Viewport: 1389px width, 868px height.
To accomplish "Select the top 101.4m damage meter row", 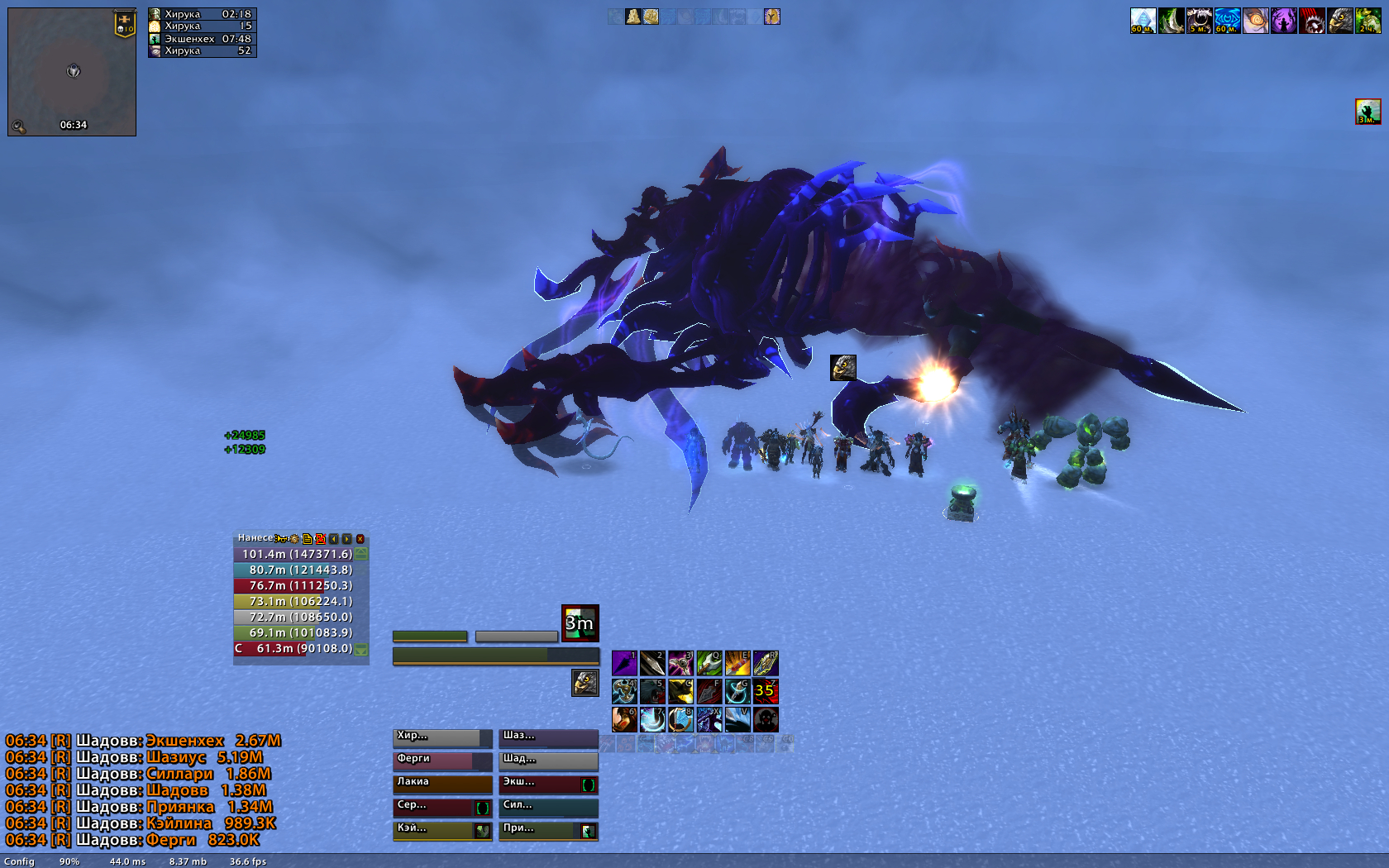I will [x=294, y=554].
